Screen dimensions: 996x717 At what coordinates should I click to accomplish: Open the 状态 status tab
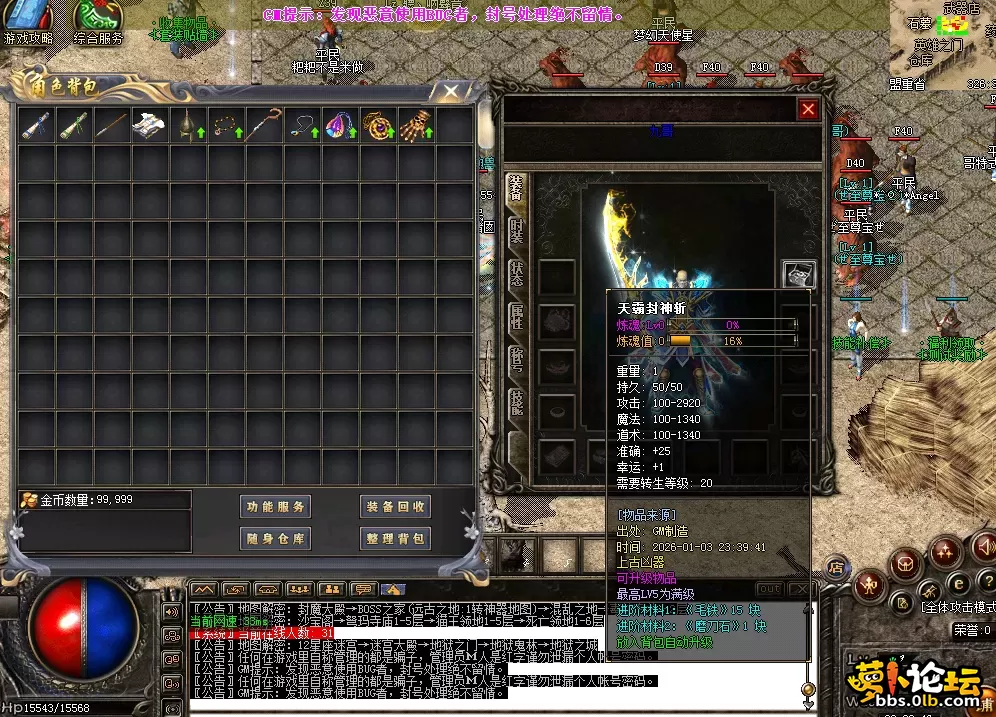[516, 273]
